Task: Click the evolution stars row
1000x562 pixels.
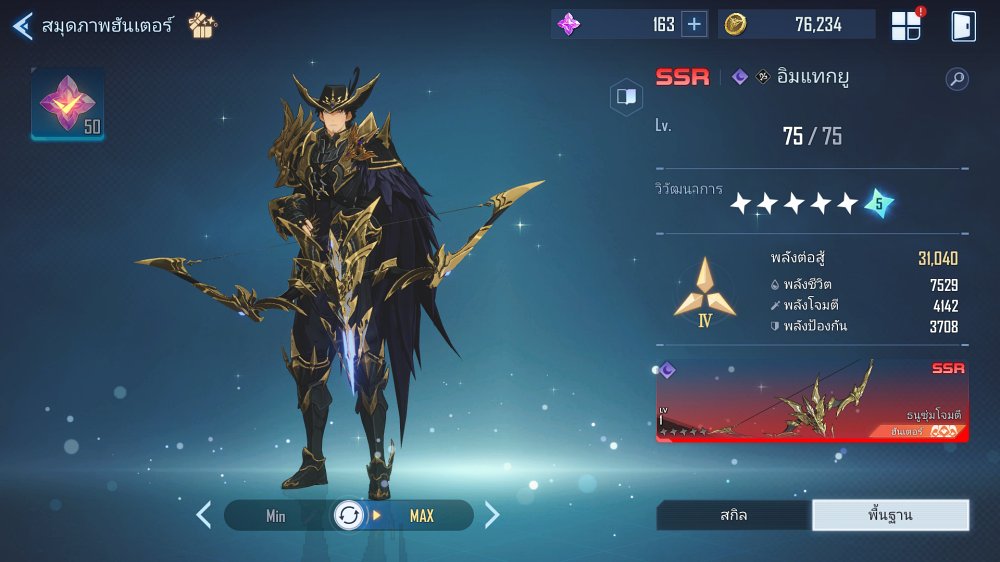Action: pyautogui.click(x=811, y=203)
